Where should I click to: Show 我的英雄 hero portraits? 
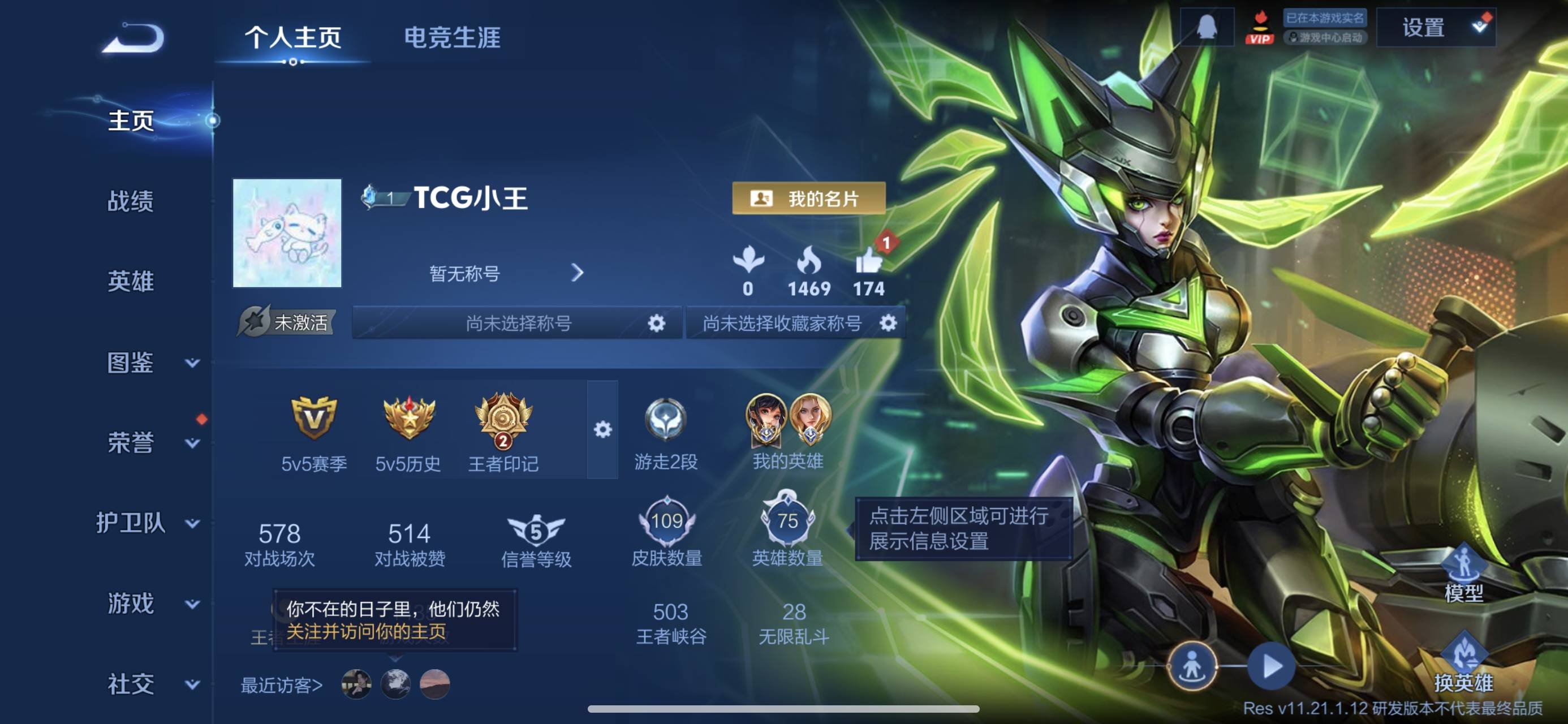[787, 419]
